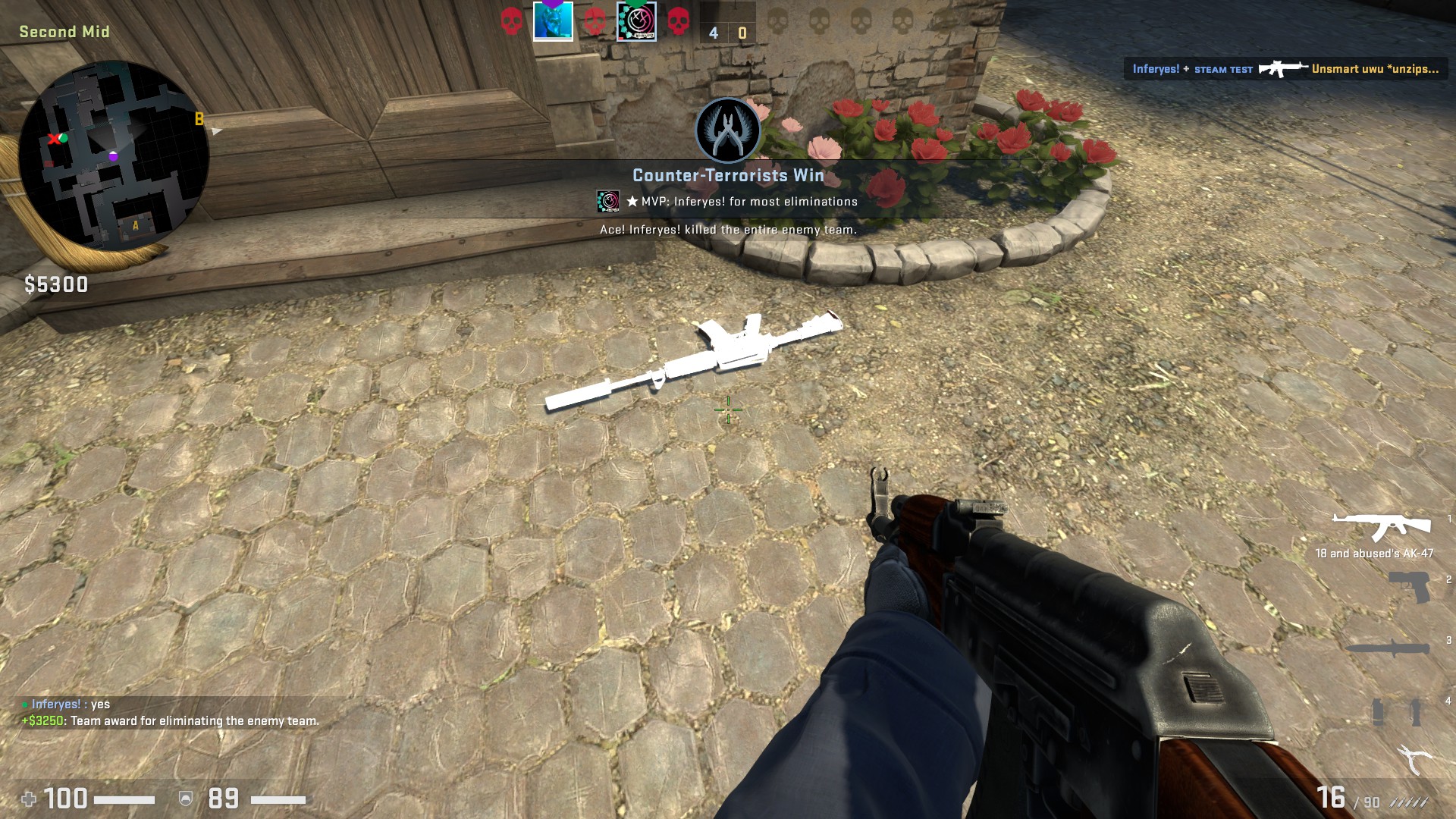Open the blue player avatar in scoreboard

tap(553, 20)
